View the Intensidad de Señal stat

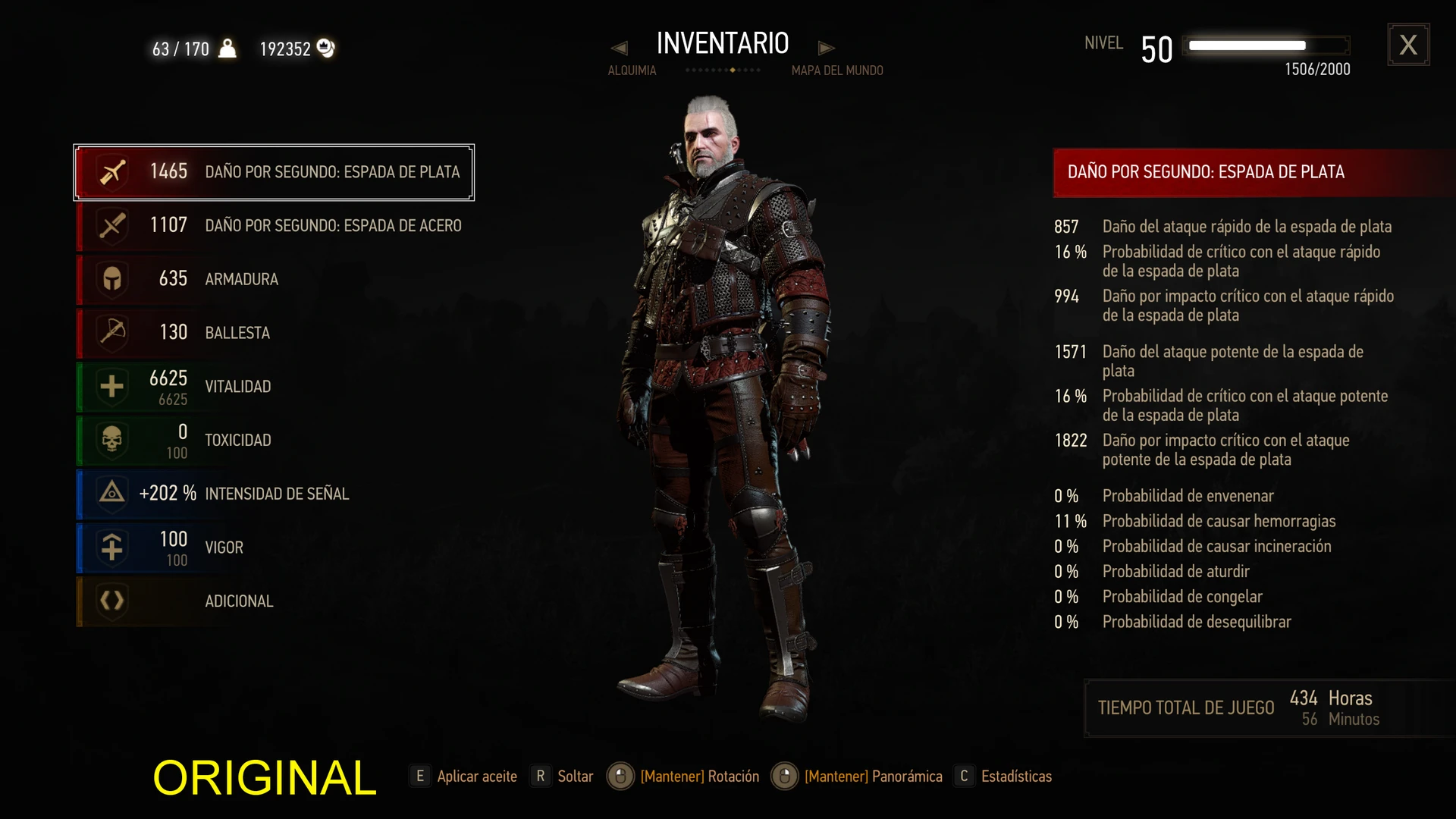click(274, 494)
